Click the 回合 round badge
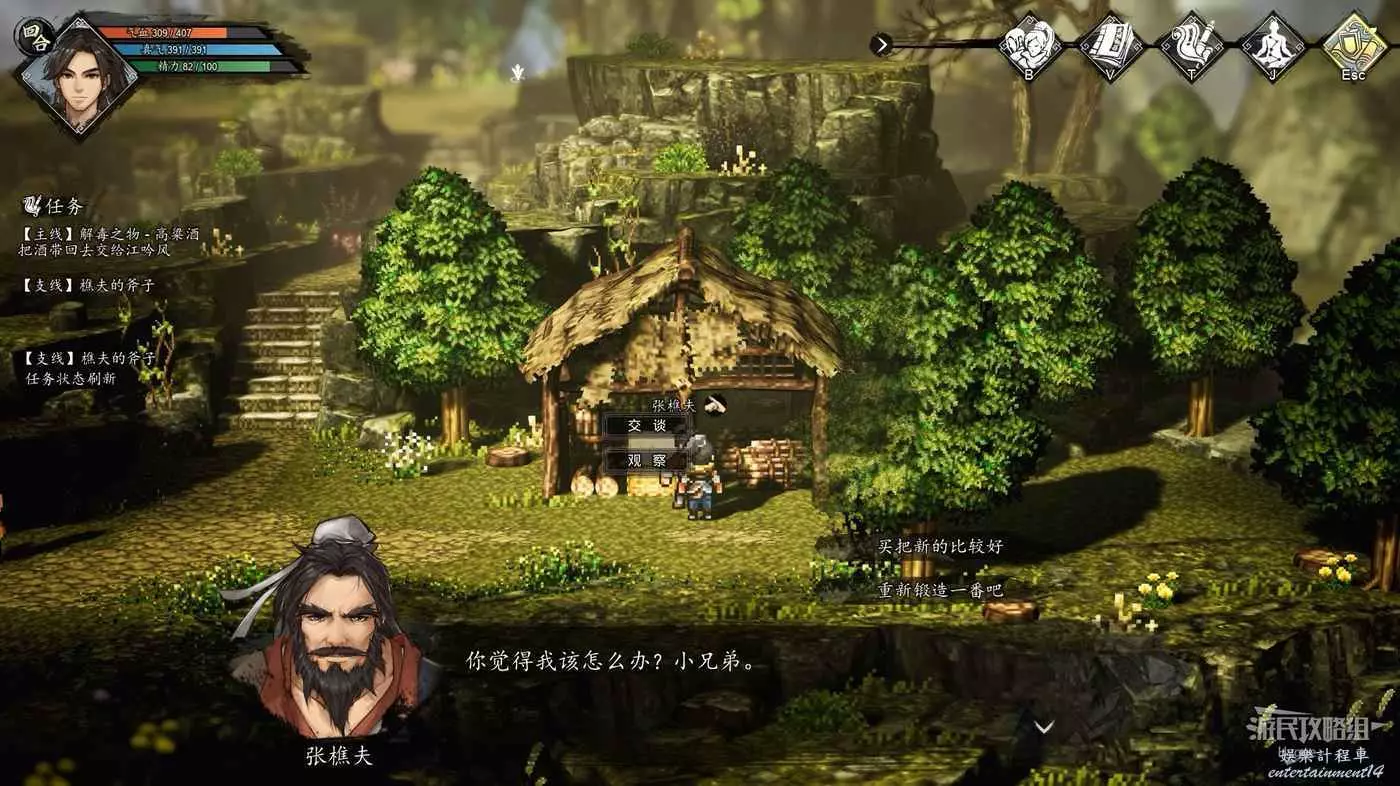 (31, 36)
